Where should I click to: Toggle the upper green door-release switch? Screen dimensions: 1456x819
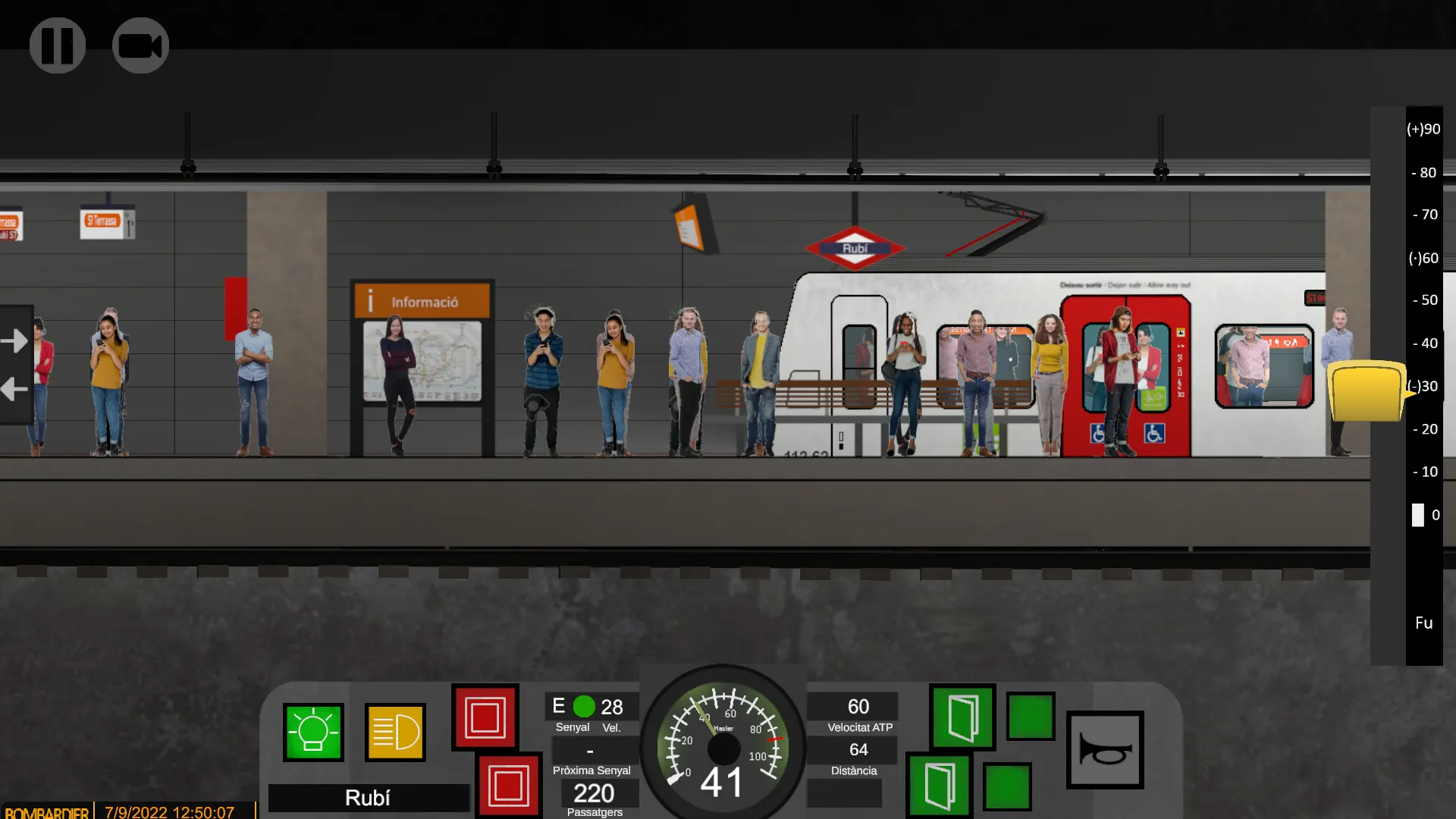pyautogui.click(x=1031, y=717)
